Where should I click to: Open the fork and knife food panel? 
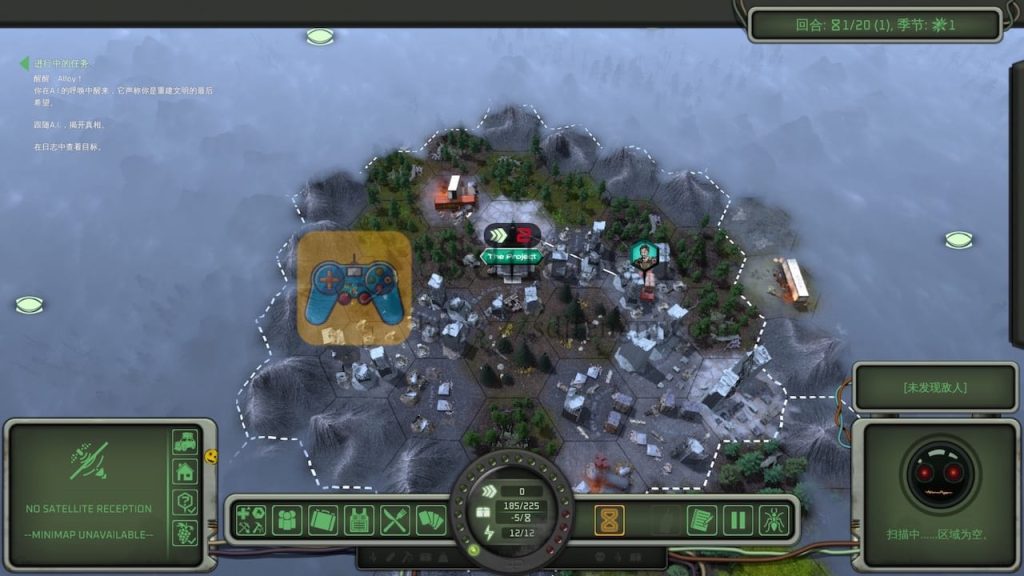tap(395, 520)
